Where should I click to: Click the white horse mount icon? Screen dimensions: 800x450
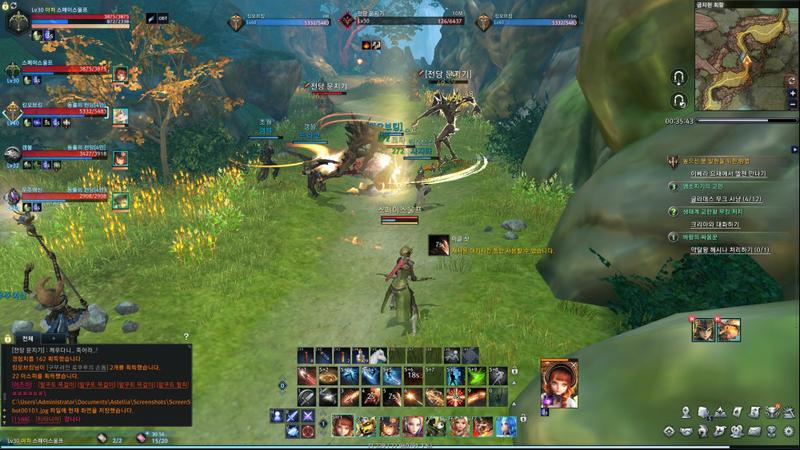coord(378,356)
